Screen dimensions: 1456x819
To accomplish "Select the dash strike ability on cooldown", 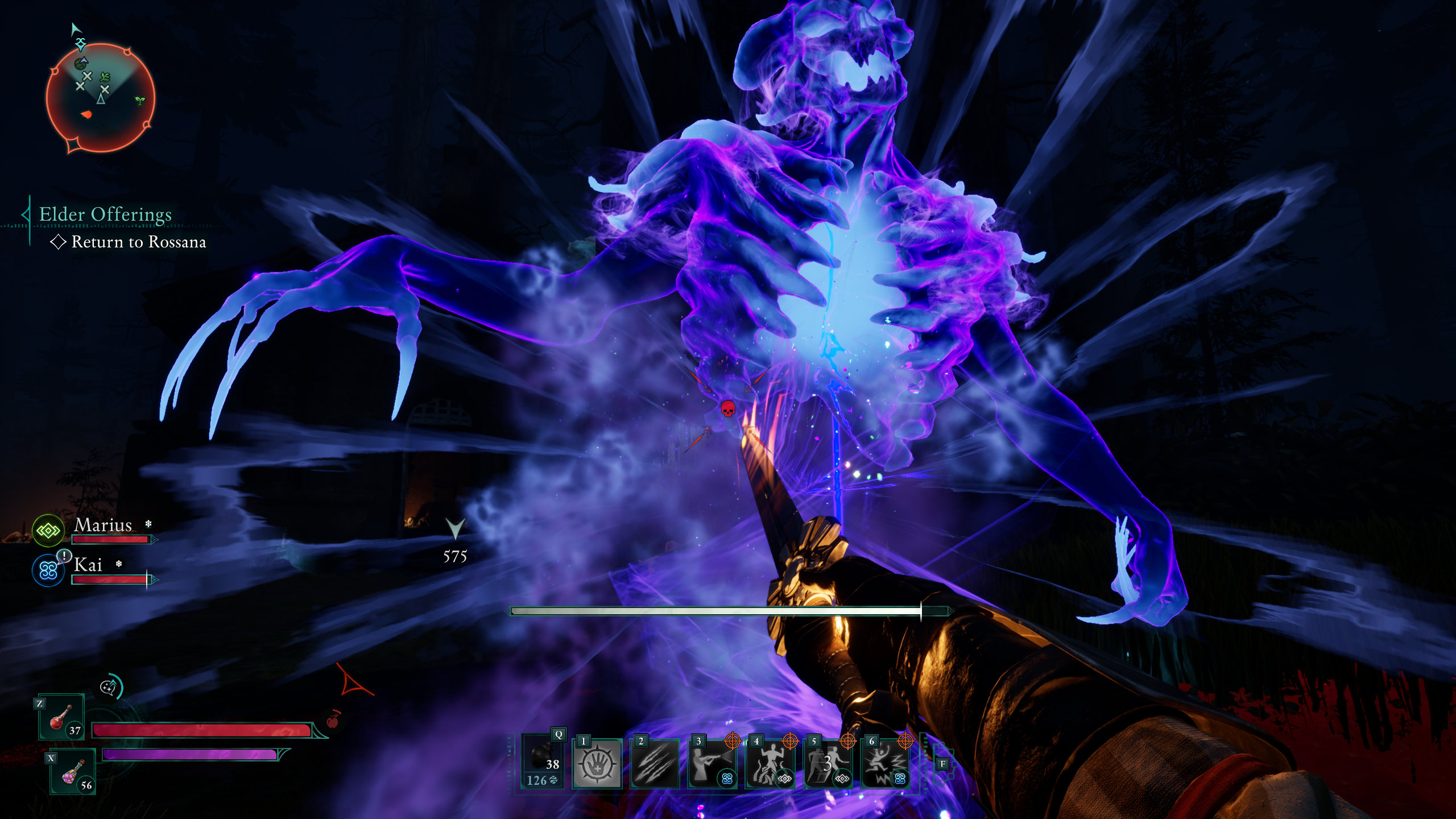I will point(827,763).
